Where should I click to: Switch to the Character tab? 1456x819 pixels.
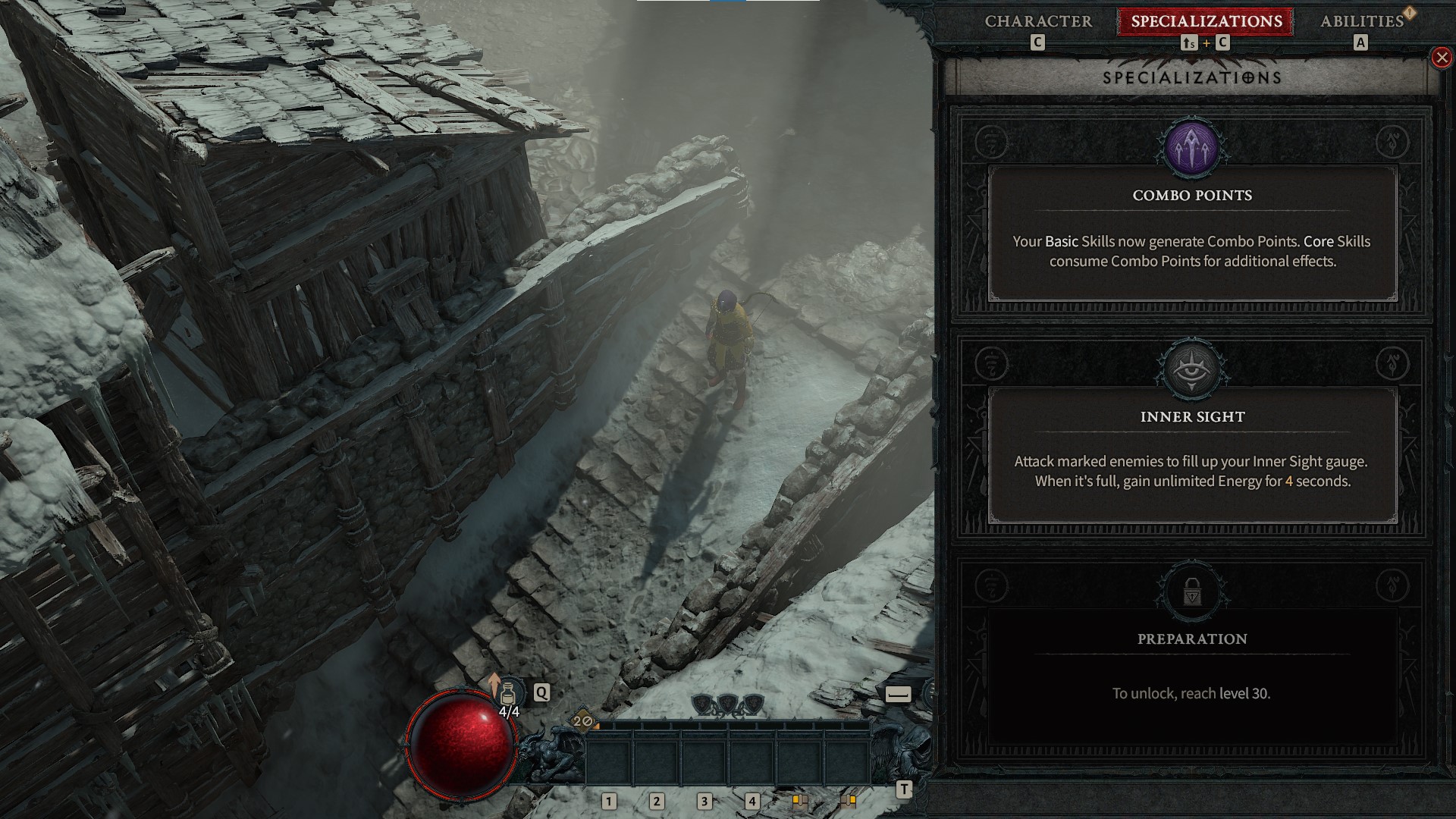click(1037, 22)
